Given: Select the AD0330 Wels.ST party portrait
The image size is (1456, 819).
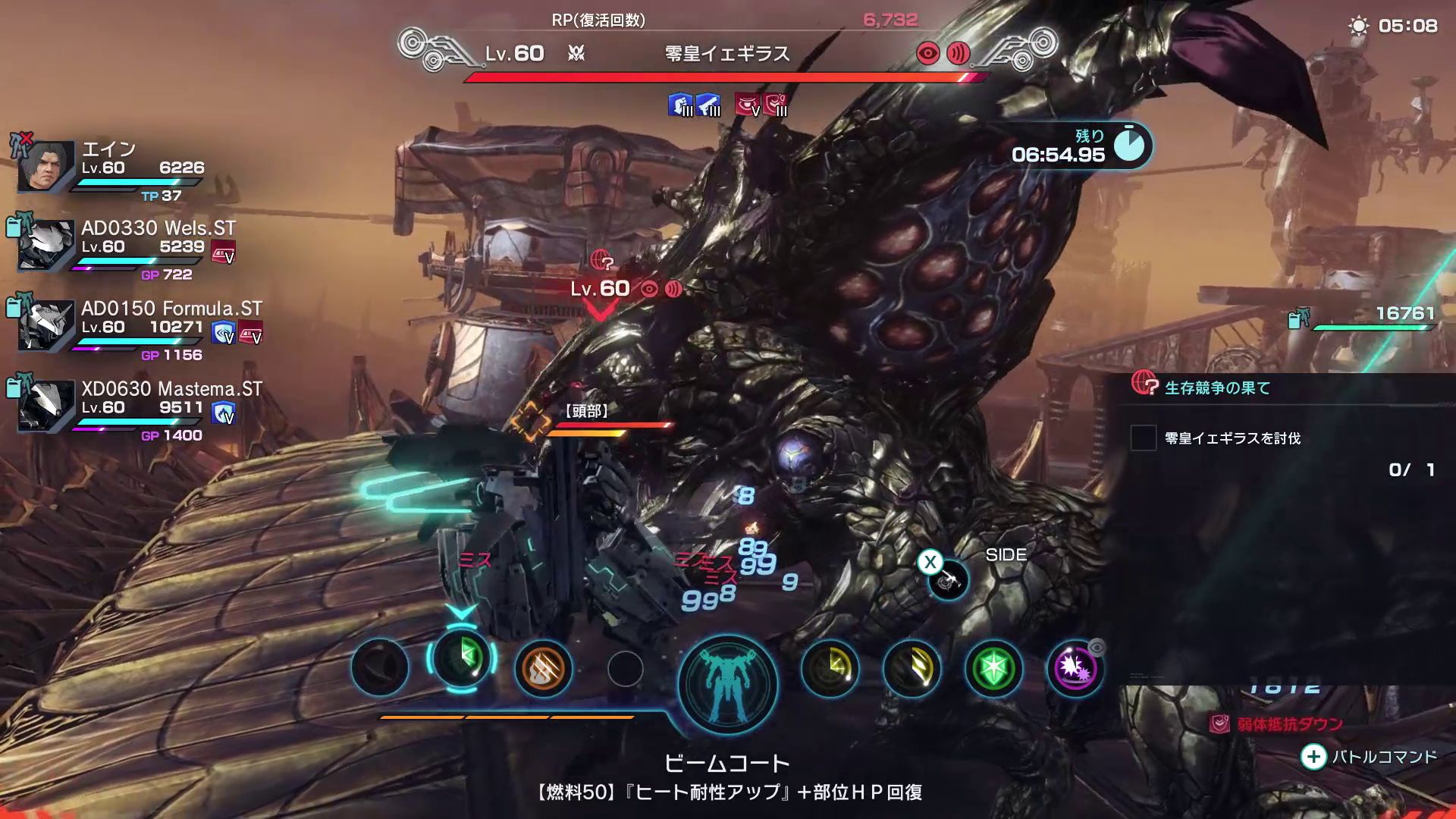Looking at the screenshot, I should point(46,245).
